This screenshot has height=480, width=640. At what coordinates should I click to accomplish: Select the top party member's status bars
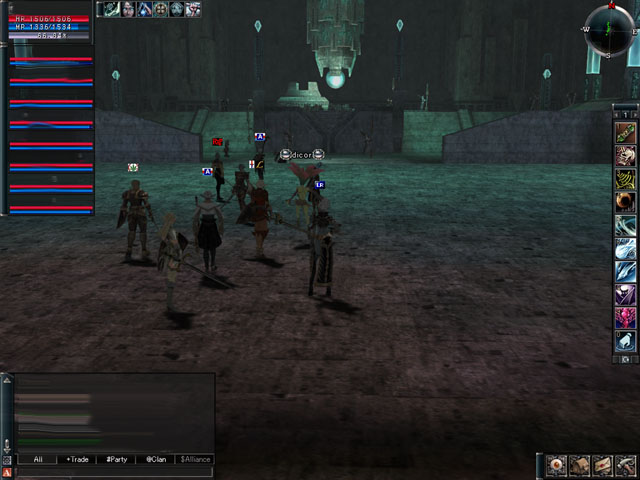click(51, 60)
